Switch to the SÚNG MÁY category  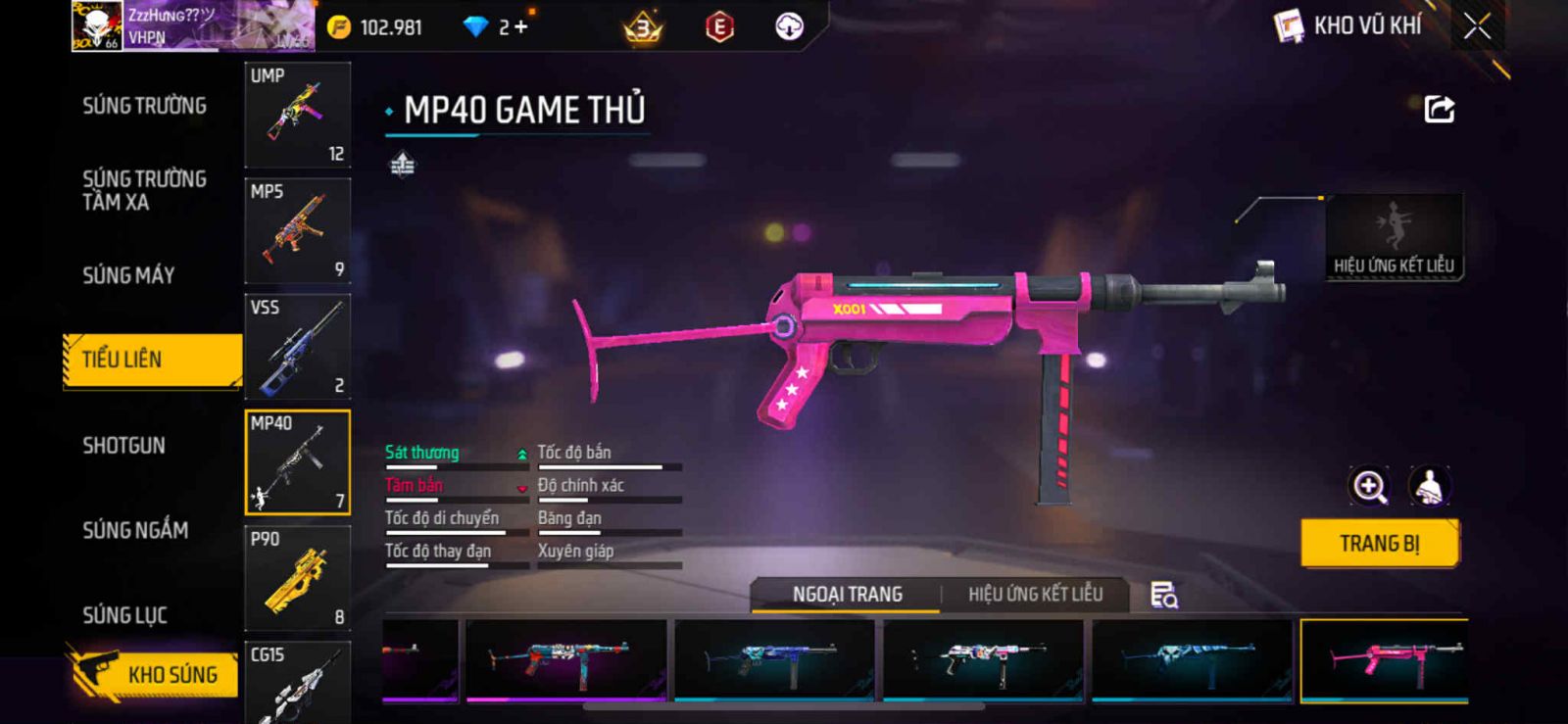point(128,275)
